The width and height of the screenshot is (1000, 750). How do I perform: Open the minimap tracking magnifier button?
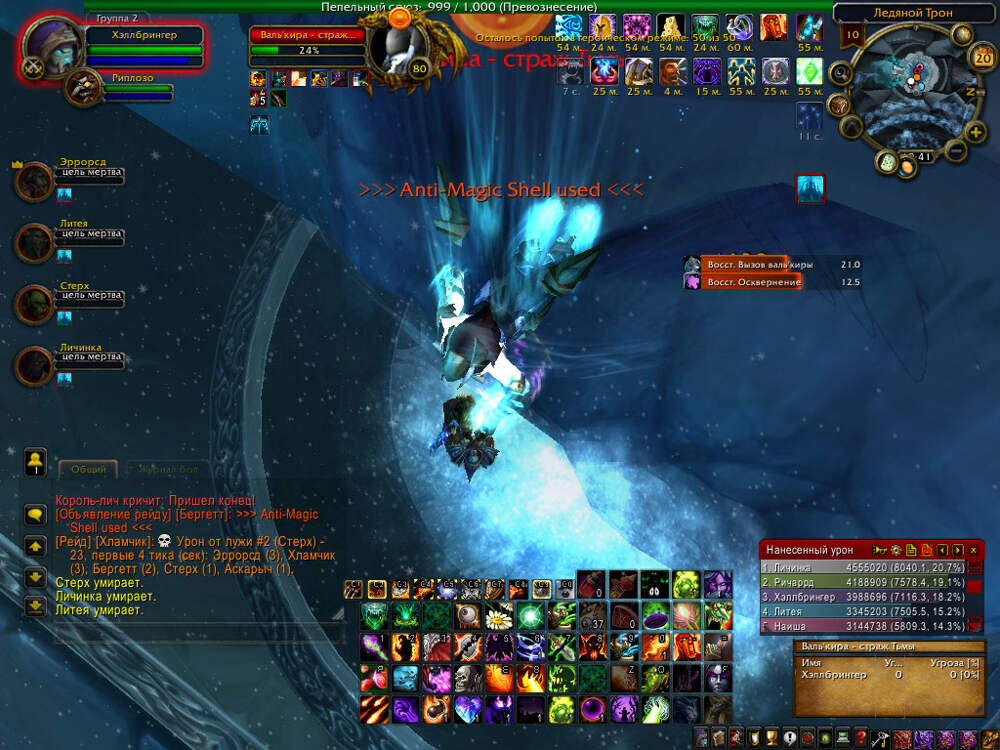pos(840,72)
